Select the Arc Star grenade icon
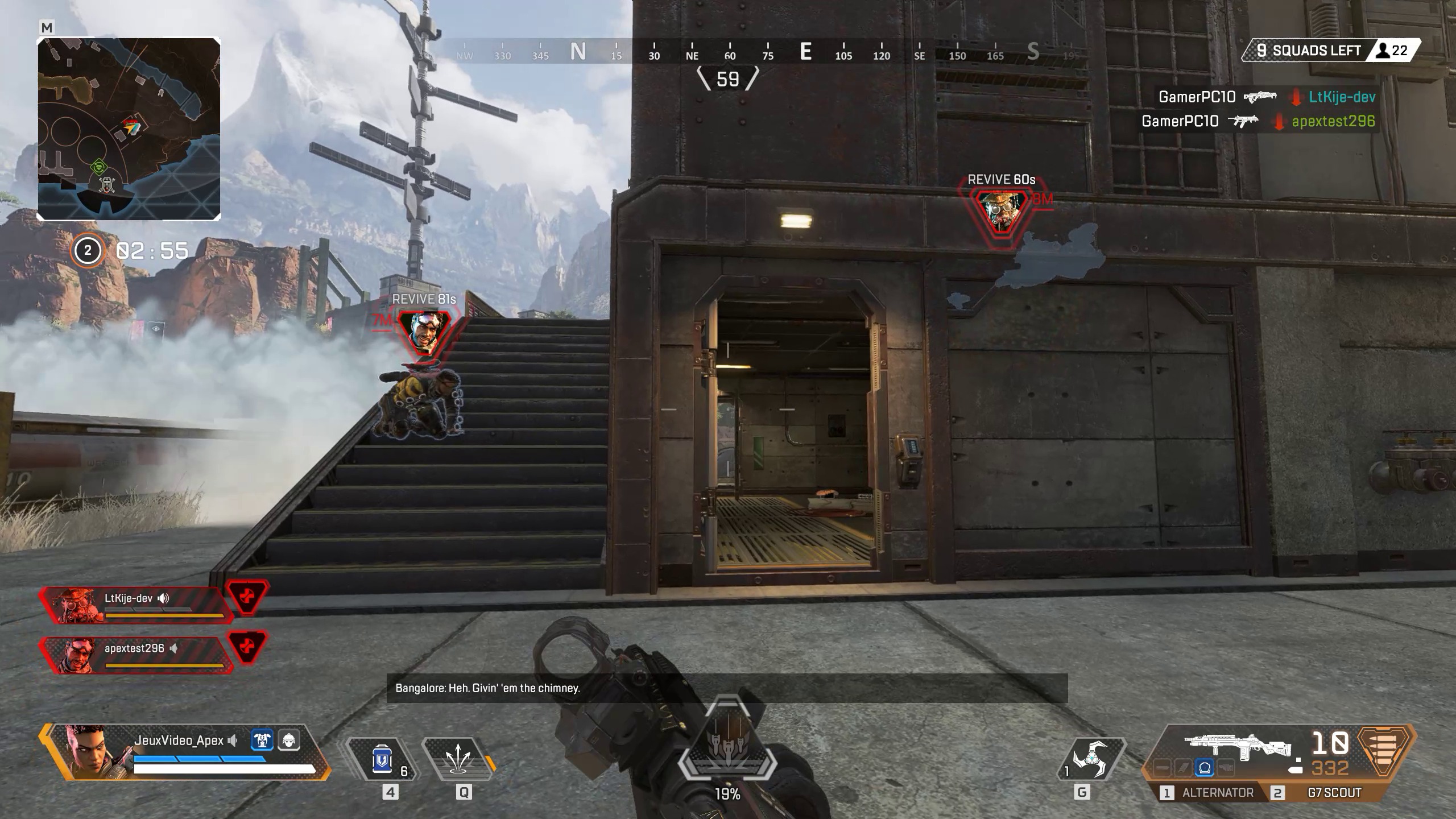The width and height of the screenshot is (1456, 819). pos(1094,756)
